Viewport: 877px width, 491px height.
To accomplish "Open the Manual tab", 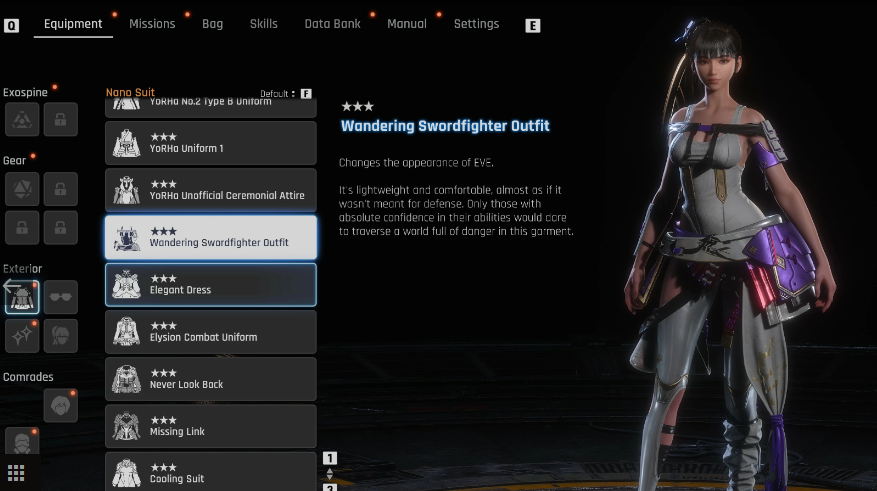I will (406, 24).
